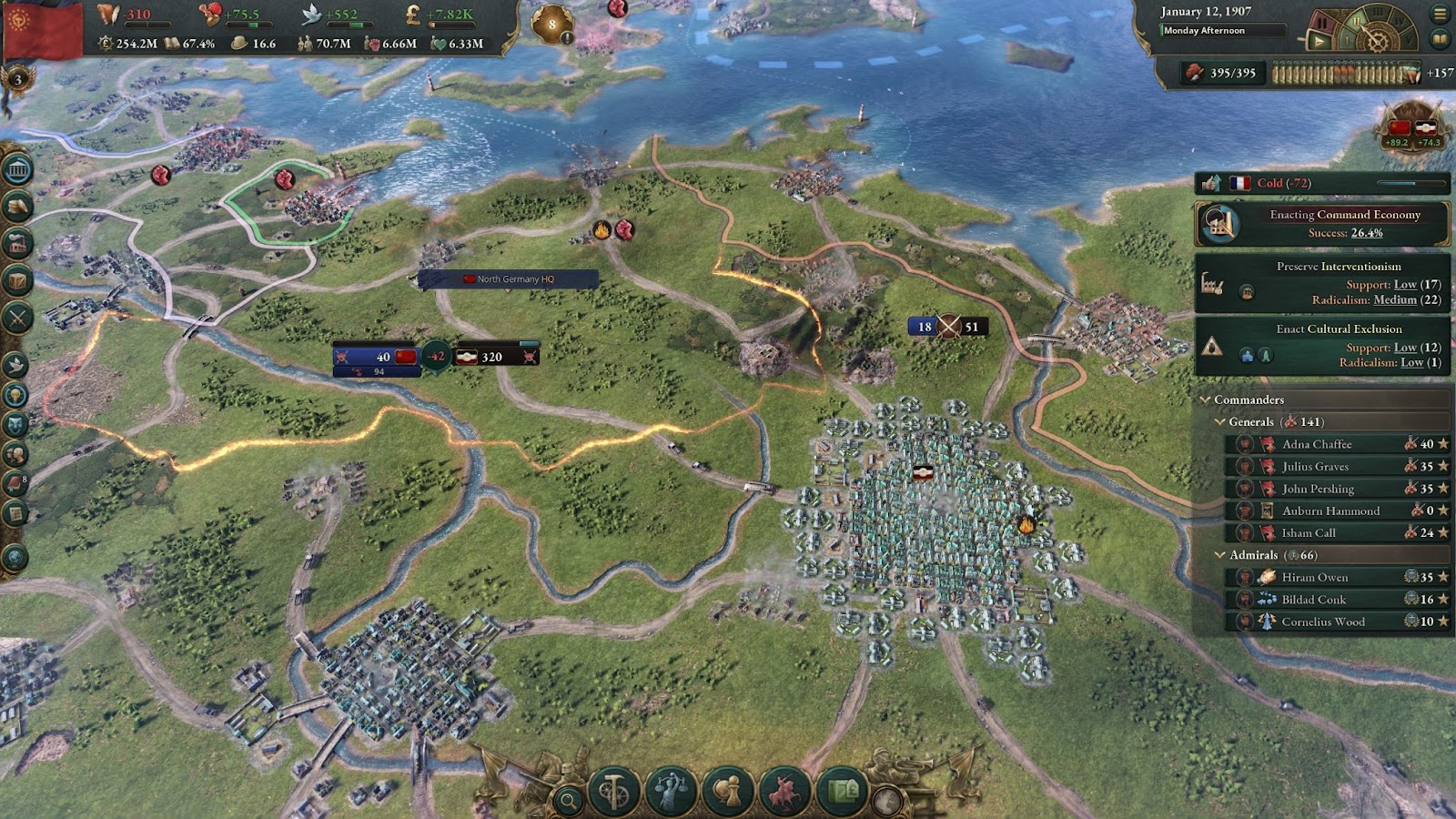Image resolution: width=1456 pixels, height=819 pixels.
Task: Open the Journal book icon with badge 8
Action: pyautogui.click(x=15, y=483)
